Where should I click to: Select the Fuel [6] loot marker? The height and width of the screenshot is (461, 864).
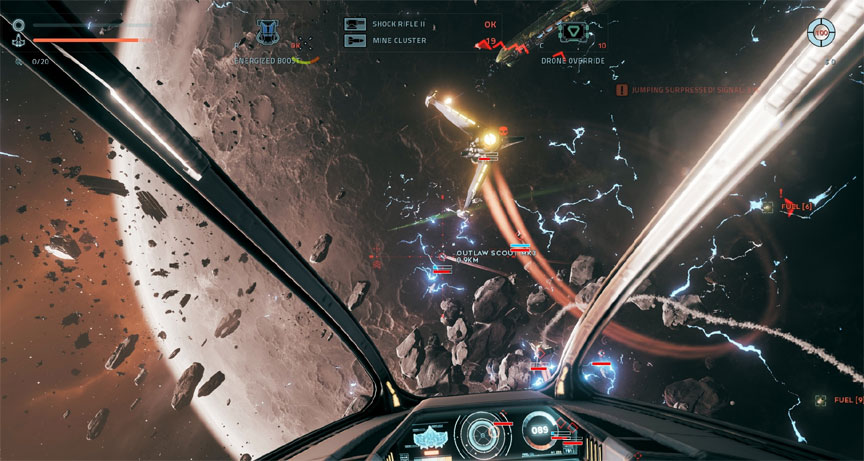coord(767,206)
